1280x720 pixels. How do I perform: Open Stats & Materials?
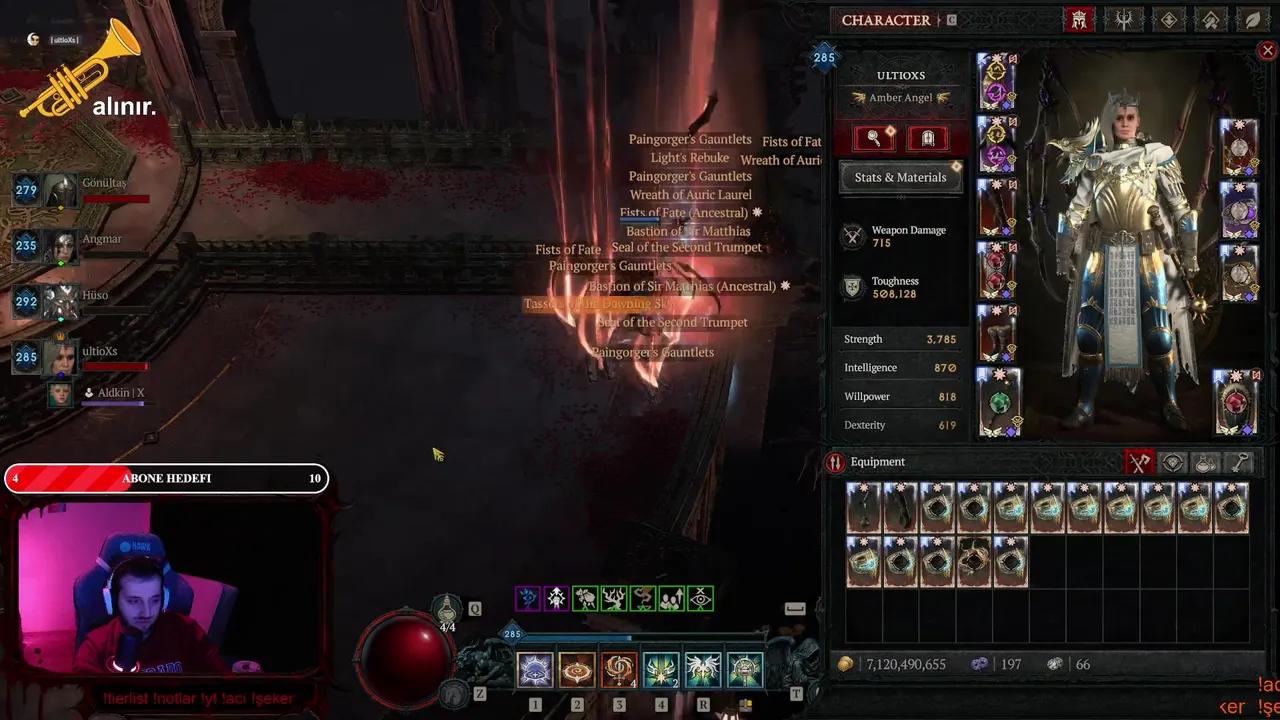click(x=900, y=177)
